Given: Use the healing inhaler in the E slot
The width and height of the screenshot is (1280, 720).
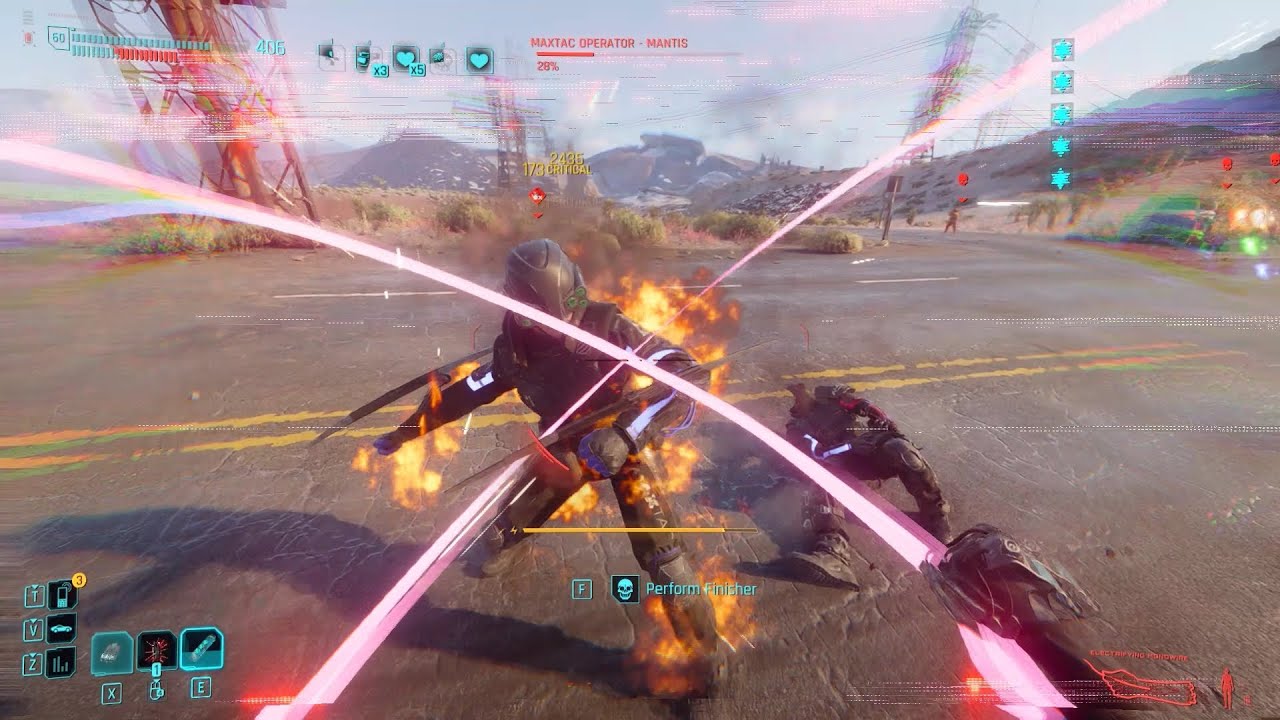Looking at the screenshot, I should click(203, 650).
